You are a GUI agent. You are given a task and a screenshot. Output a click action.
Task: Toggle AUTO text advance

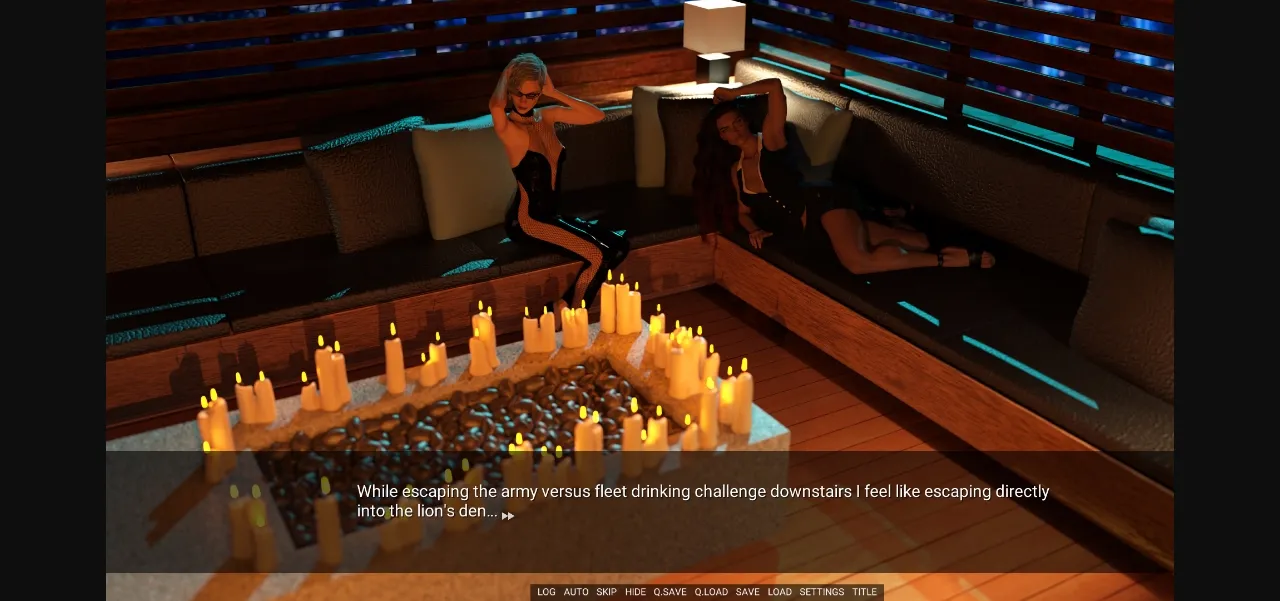[x=576, y=592]
